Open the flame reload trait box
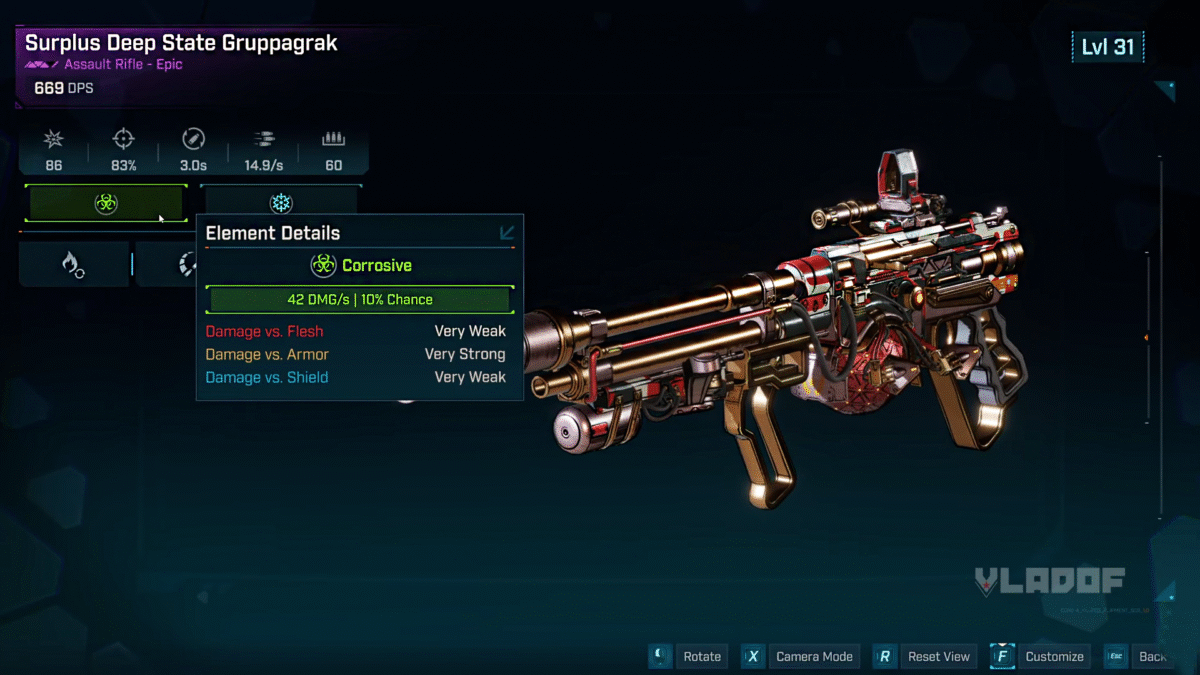1200x675 pixels. click(73, 264)
